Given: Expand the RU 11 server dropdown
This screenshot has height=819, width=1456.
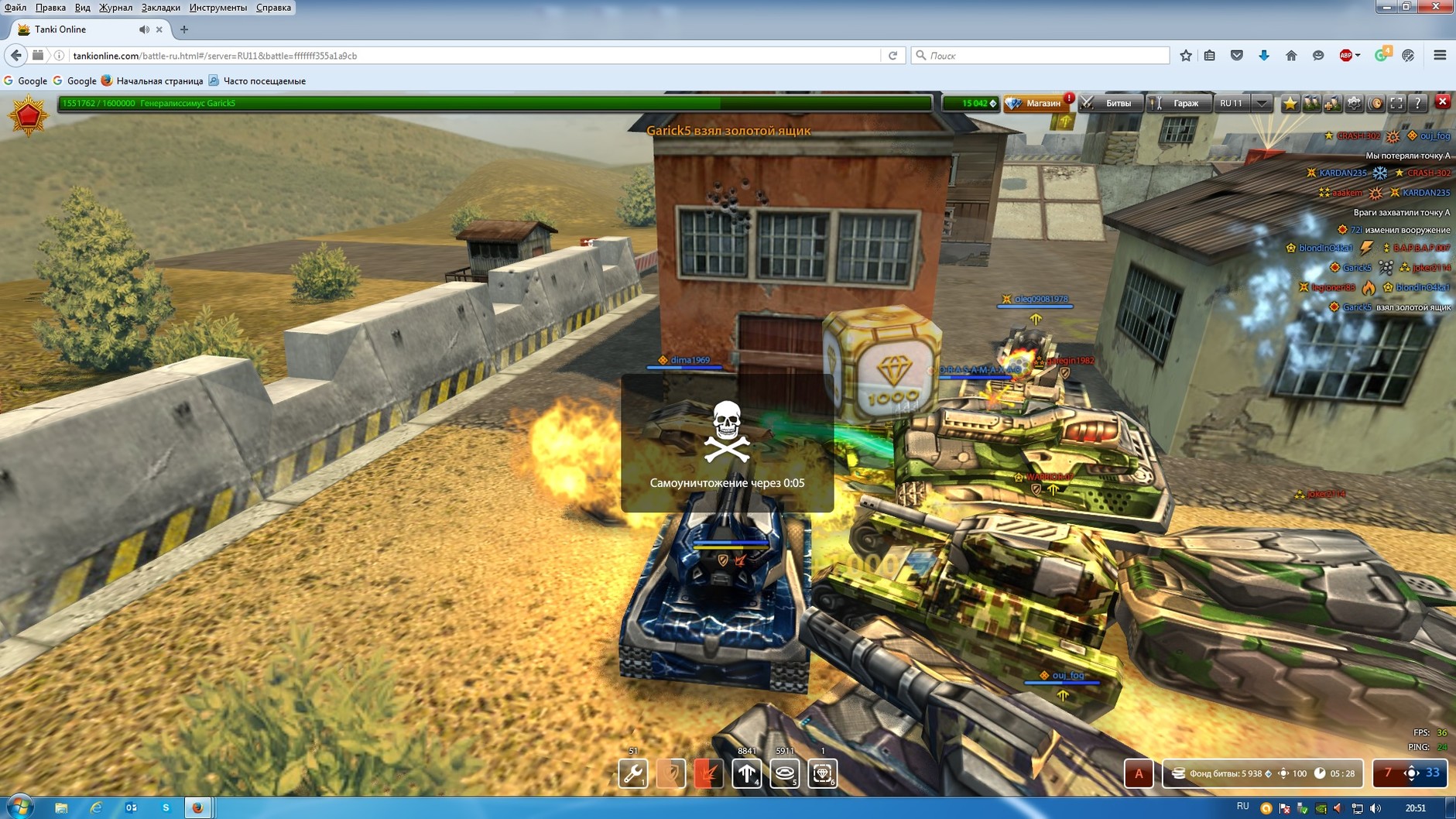Looking at the screenshot, I should click(1262, 103).
